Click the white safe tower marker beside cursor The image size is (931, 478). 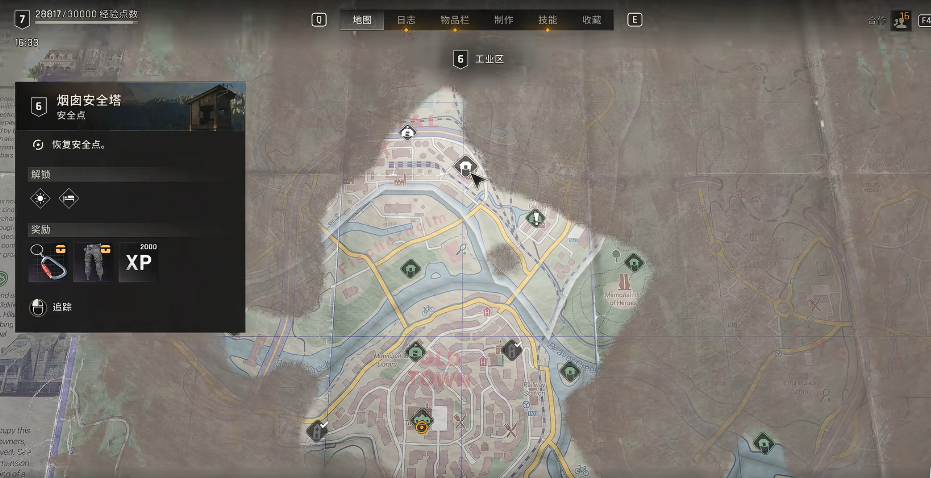pyautogui.click(x=464, y=166)
